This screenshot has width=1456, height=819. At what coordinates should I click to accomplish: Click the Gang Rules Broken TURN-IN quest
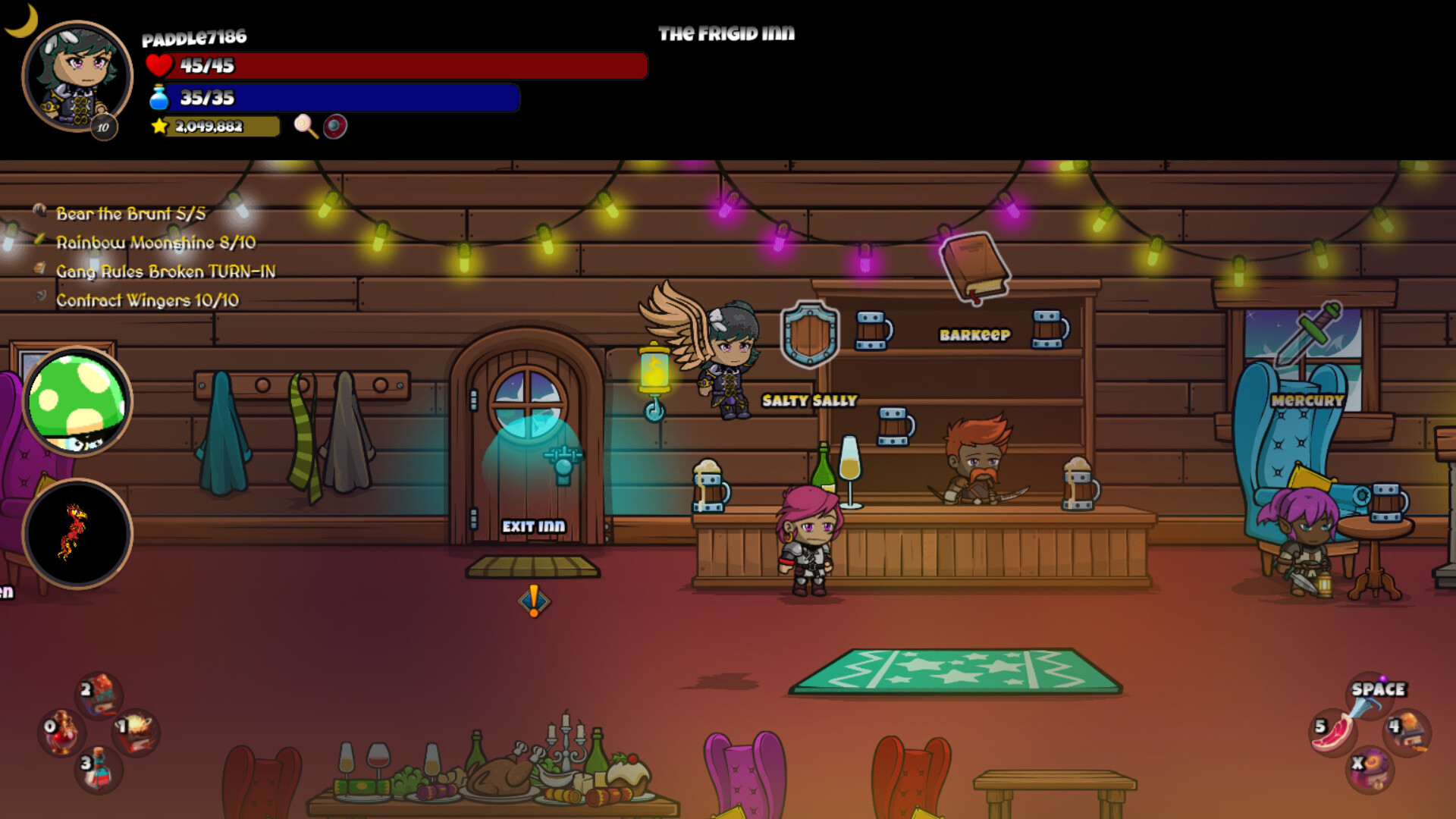click(167, 271)
